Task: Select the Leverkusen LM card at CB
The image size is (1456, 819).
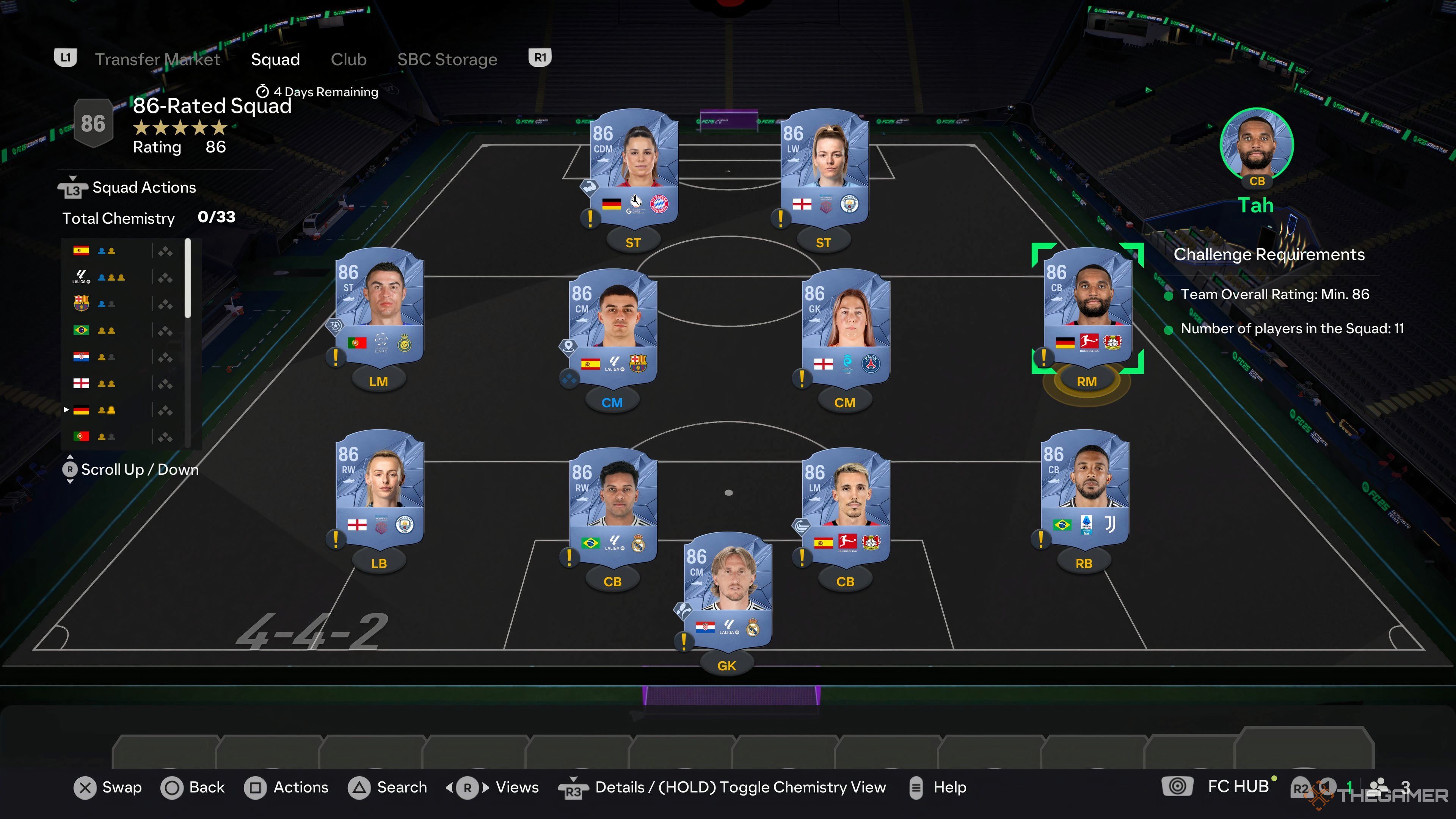Action: click(846, 508)
